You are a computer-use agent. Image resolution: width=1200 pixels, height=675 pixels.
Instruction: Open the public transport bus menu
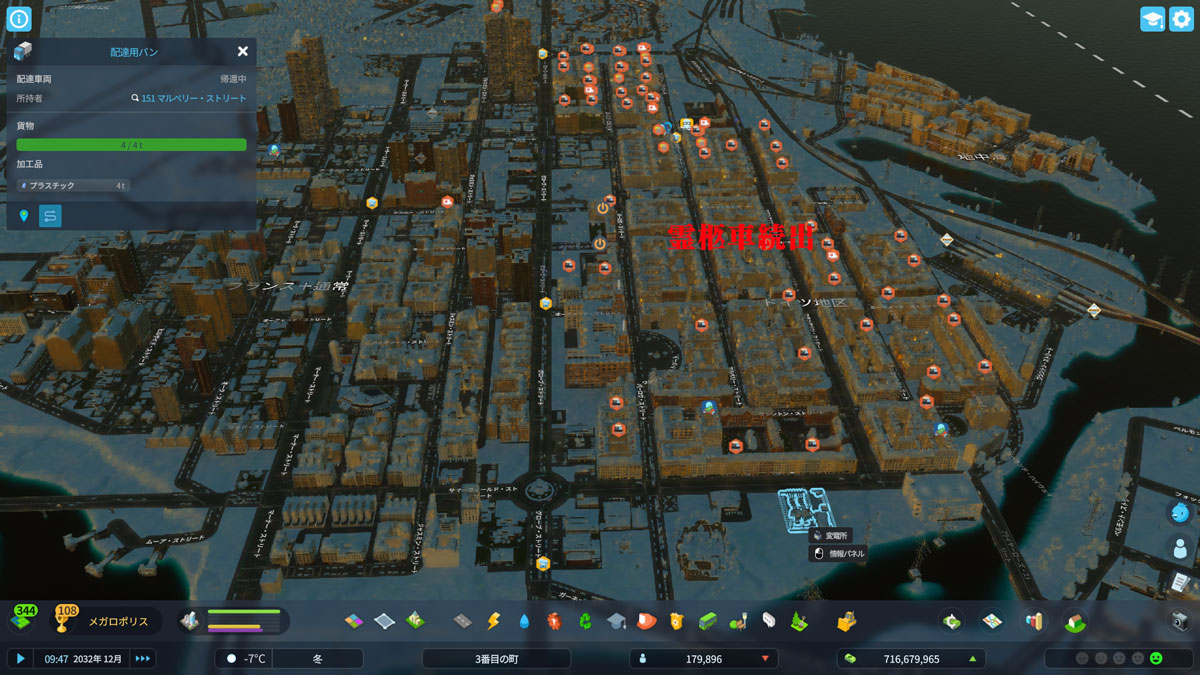pyautogui.click(x=707, y=622)
